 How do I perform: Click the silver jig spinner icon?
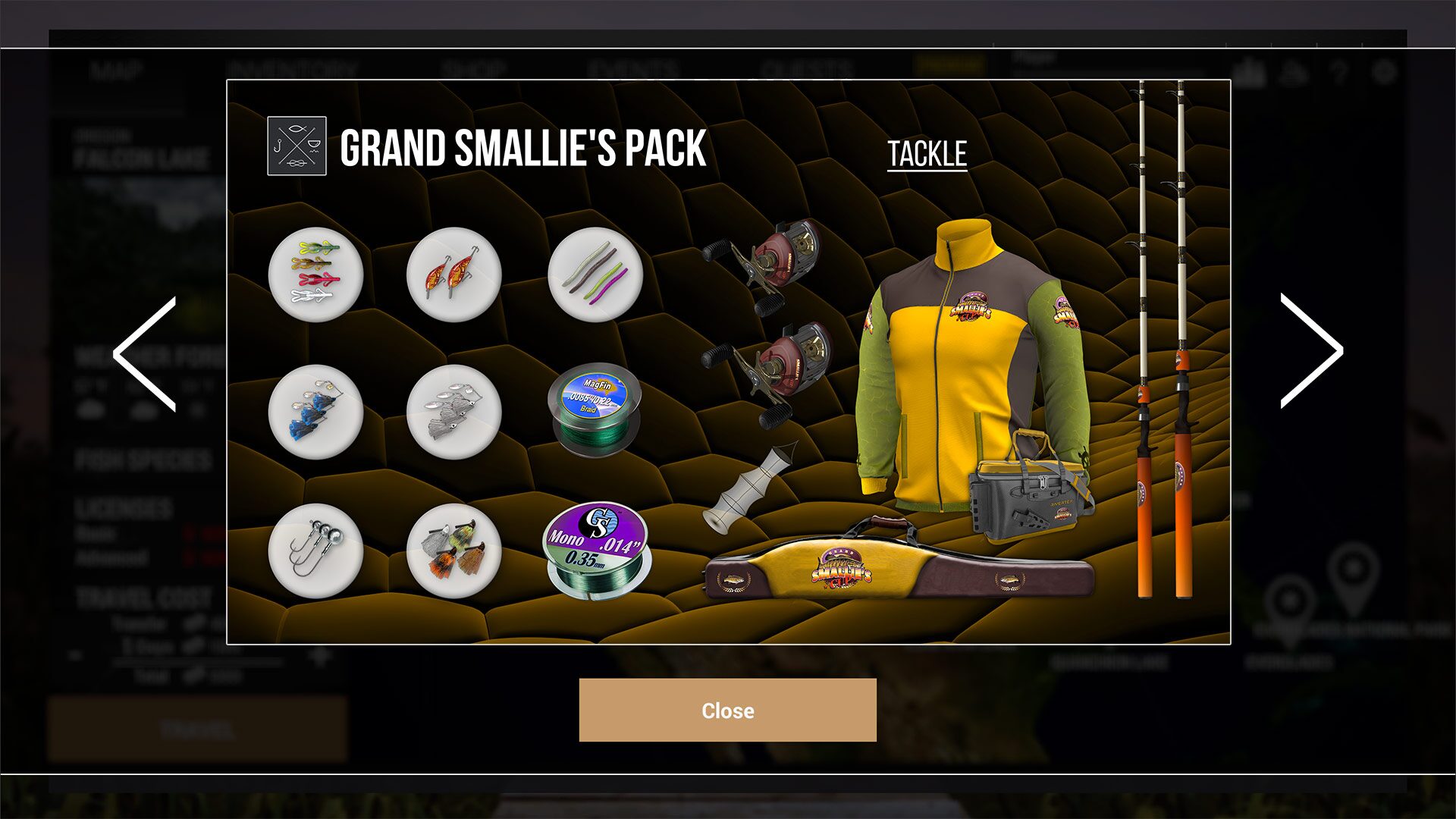pyautogui.click(x=455, y=413)
